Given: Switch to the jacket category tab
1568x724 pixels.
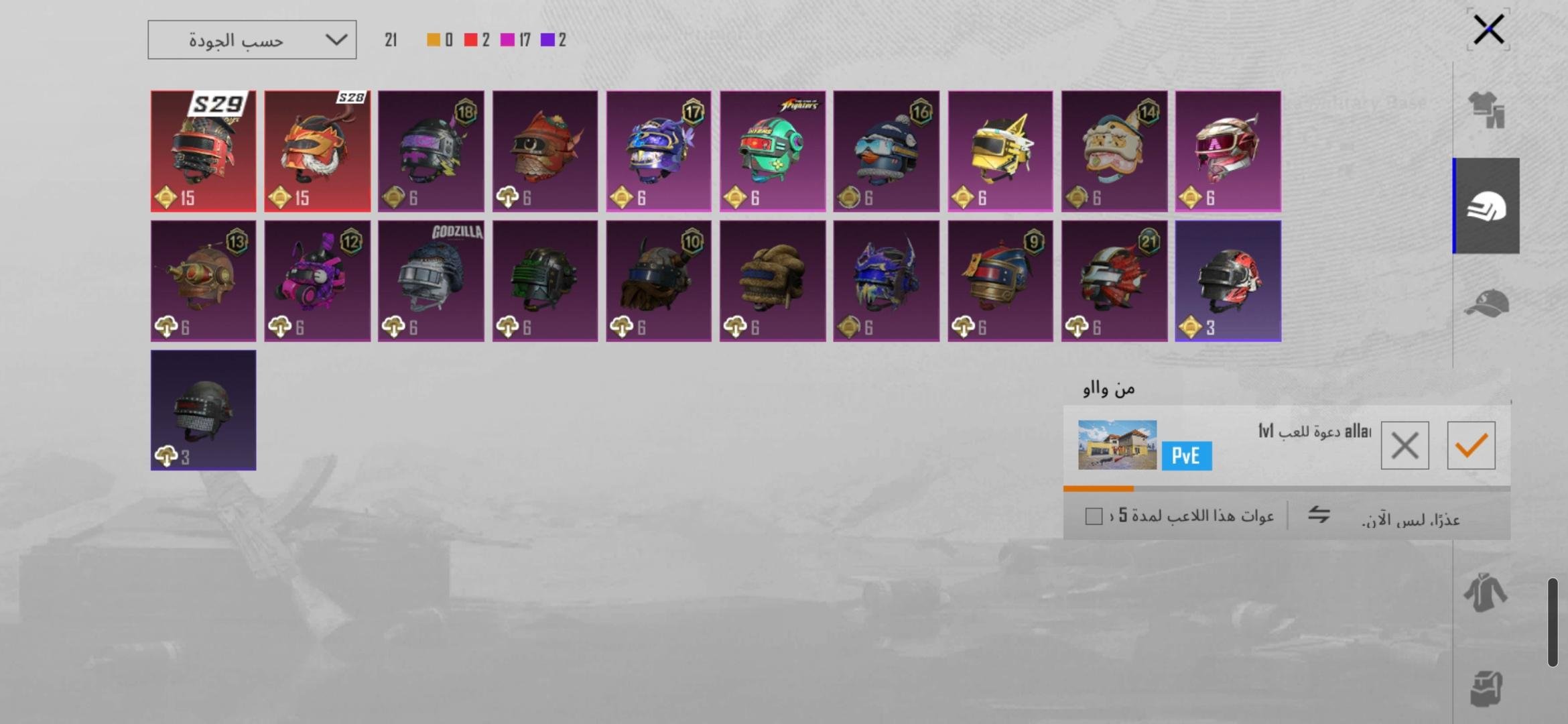Looking at the screenshot, I should point(1486,593).
